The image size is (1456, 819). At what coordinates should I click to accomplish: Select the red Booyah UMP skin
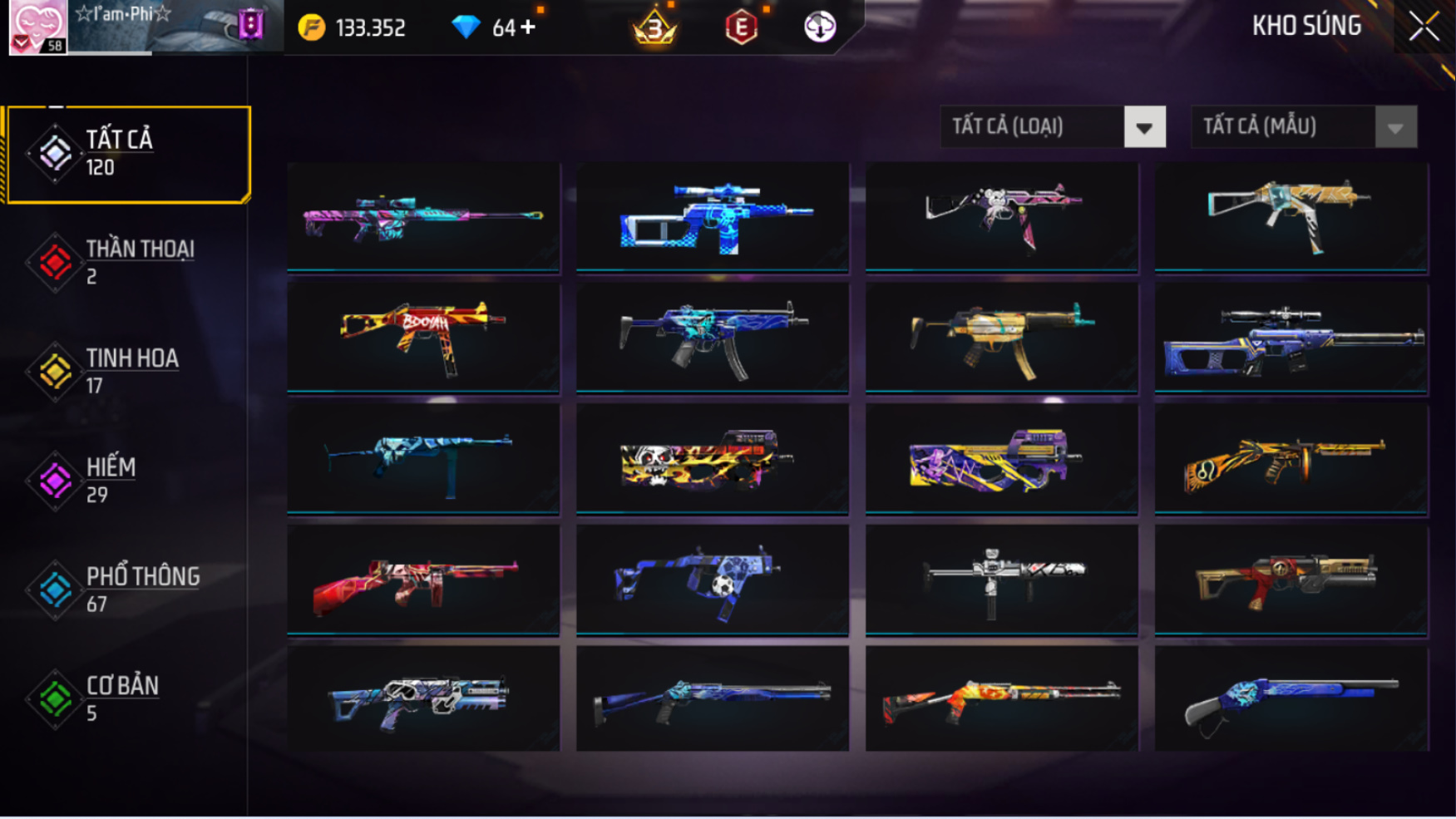pyautogui.click(x=423, y=337)
